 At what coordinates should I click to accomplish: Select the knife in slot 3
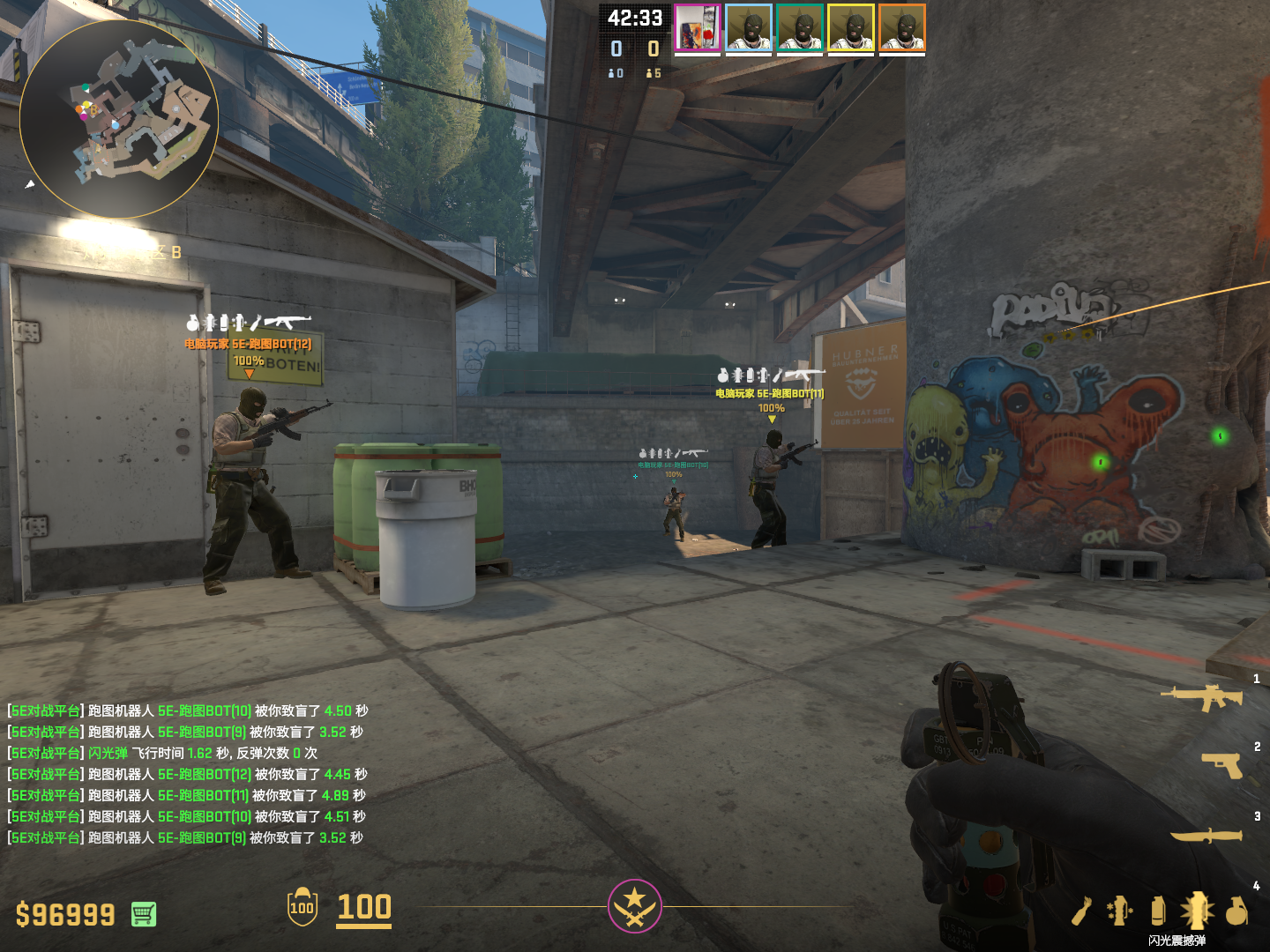click(1206, 835)
